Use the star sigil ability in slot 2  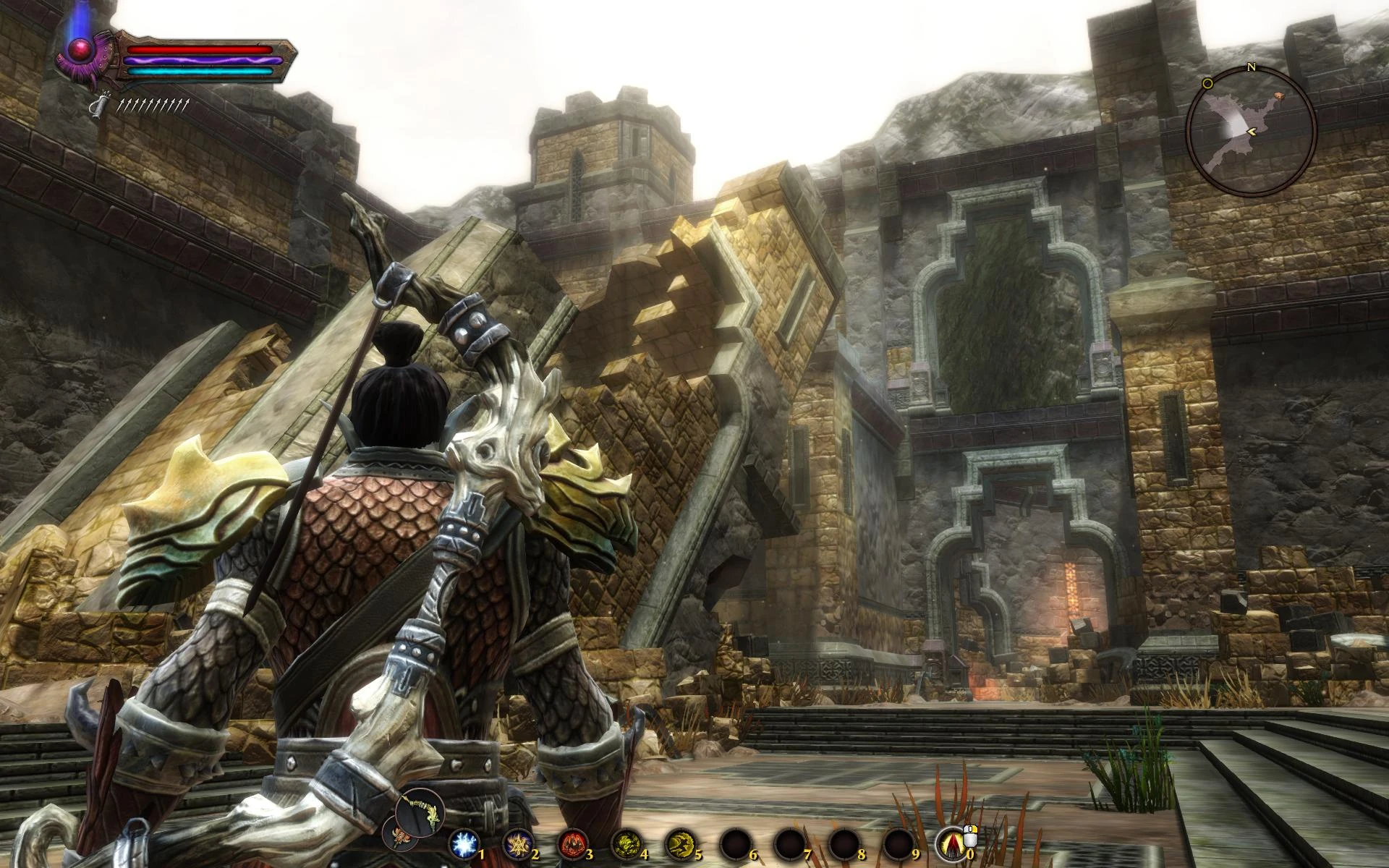[518, 844]
